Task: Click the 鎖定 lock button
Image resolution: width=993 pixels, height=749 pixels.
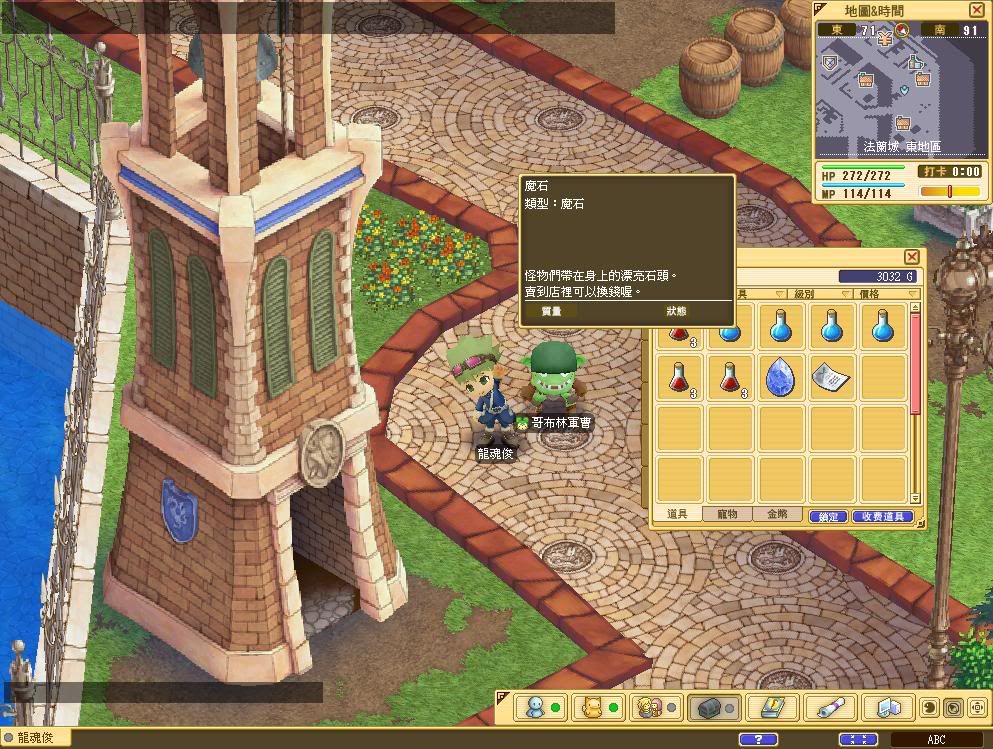Action: [x=828, y=516]
